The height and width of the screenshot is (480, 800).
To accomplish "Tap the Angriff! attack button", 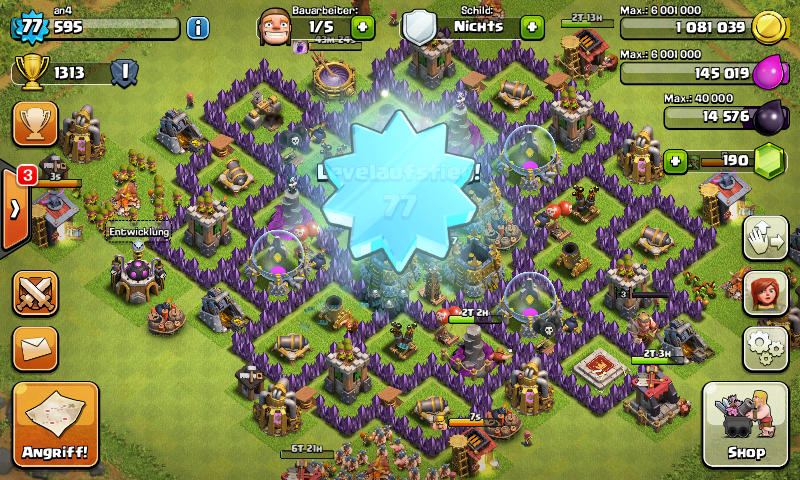I will [x=56, y=424].
